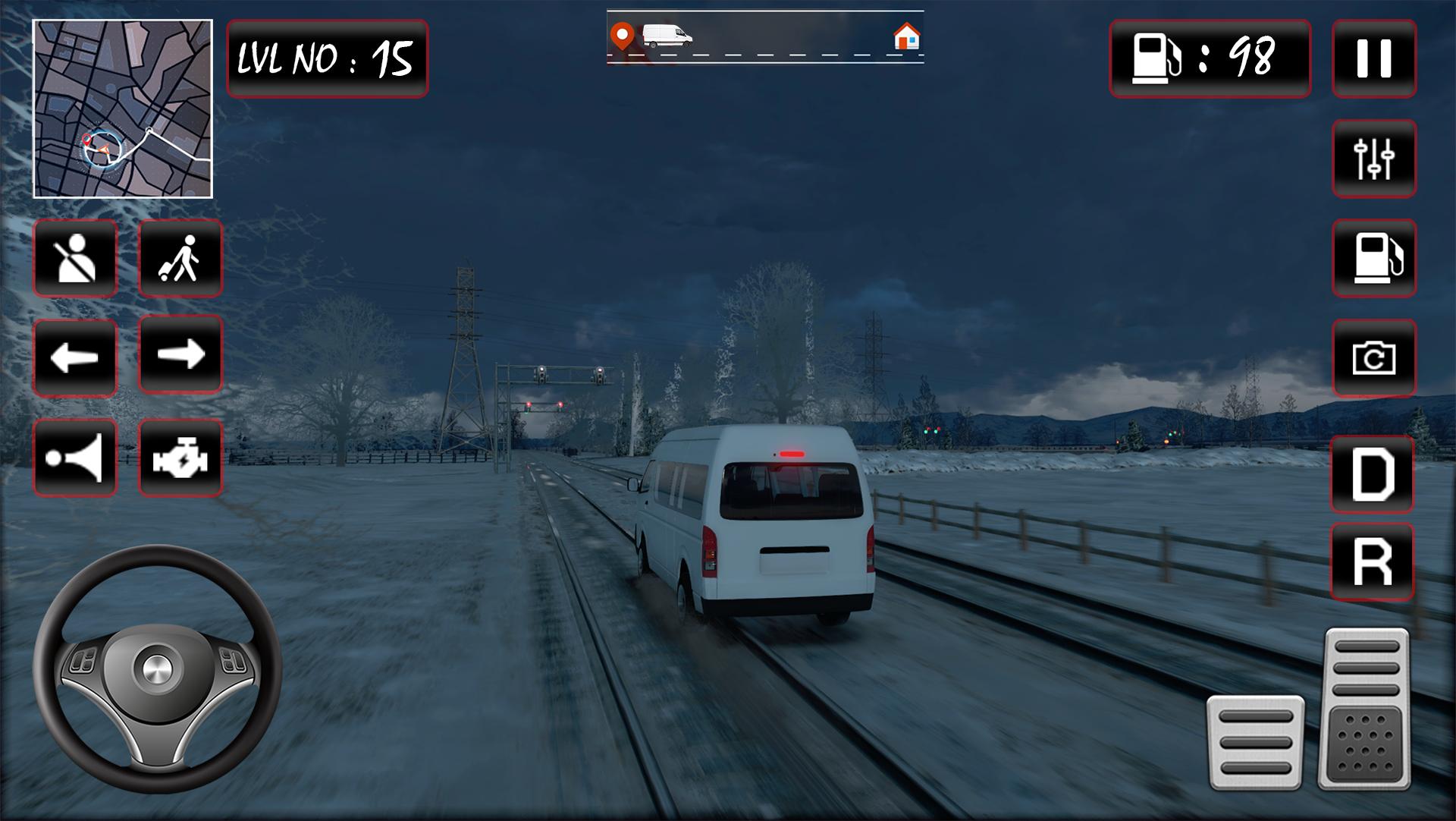1456x821 pixels.
Task: Sound the horn
Action: click(75, 458)
